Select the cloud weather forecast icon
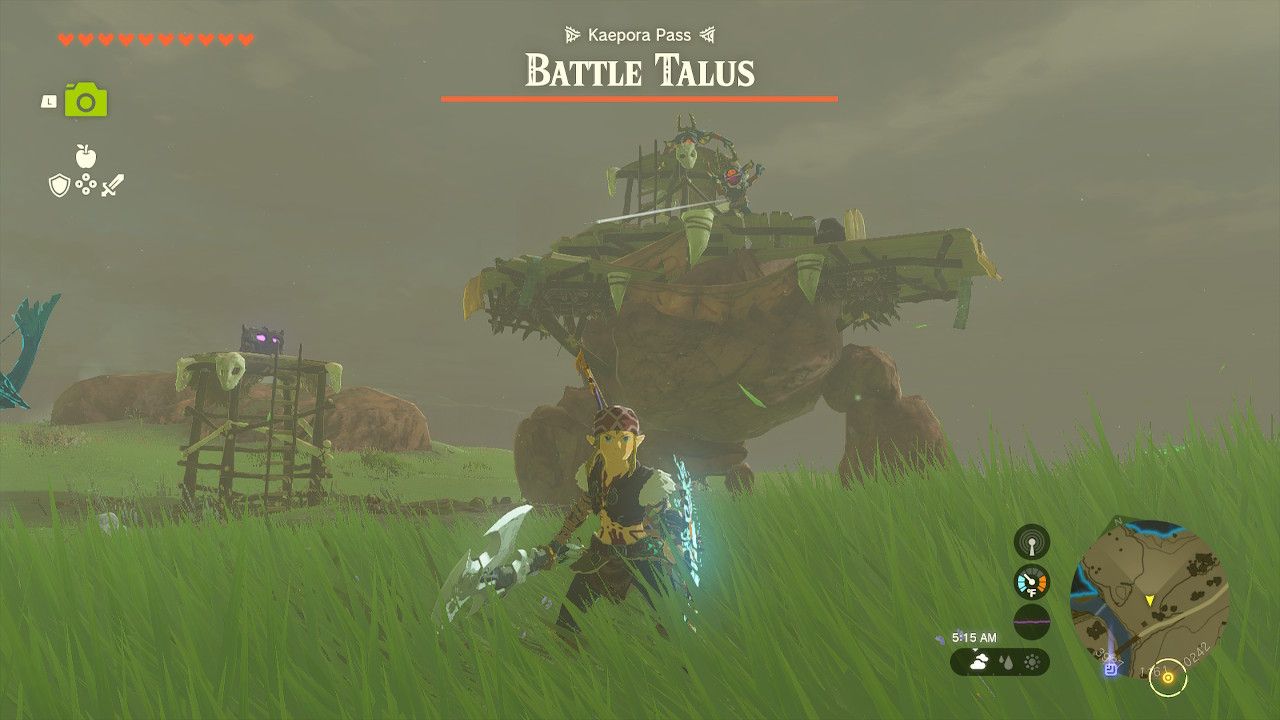This screenshot has height=720, width=1280. point(980,661)
